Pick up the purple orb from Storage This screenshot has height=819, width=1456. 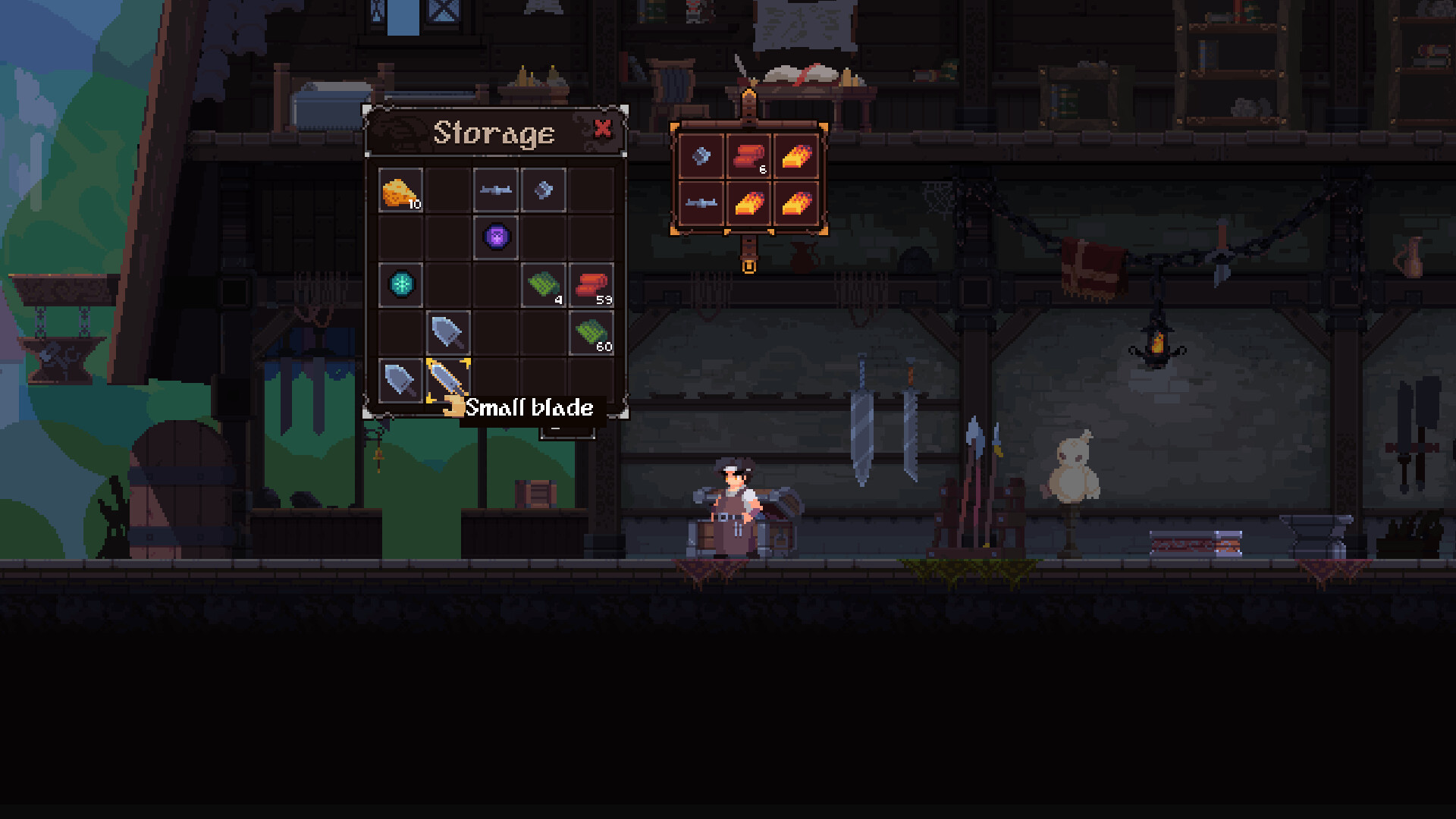click(494, 237)
